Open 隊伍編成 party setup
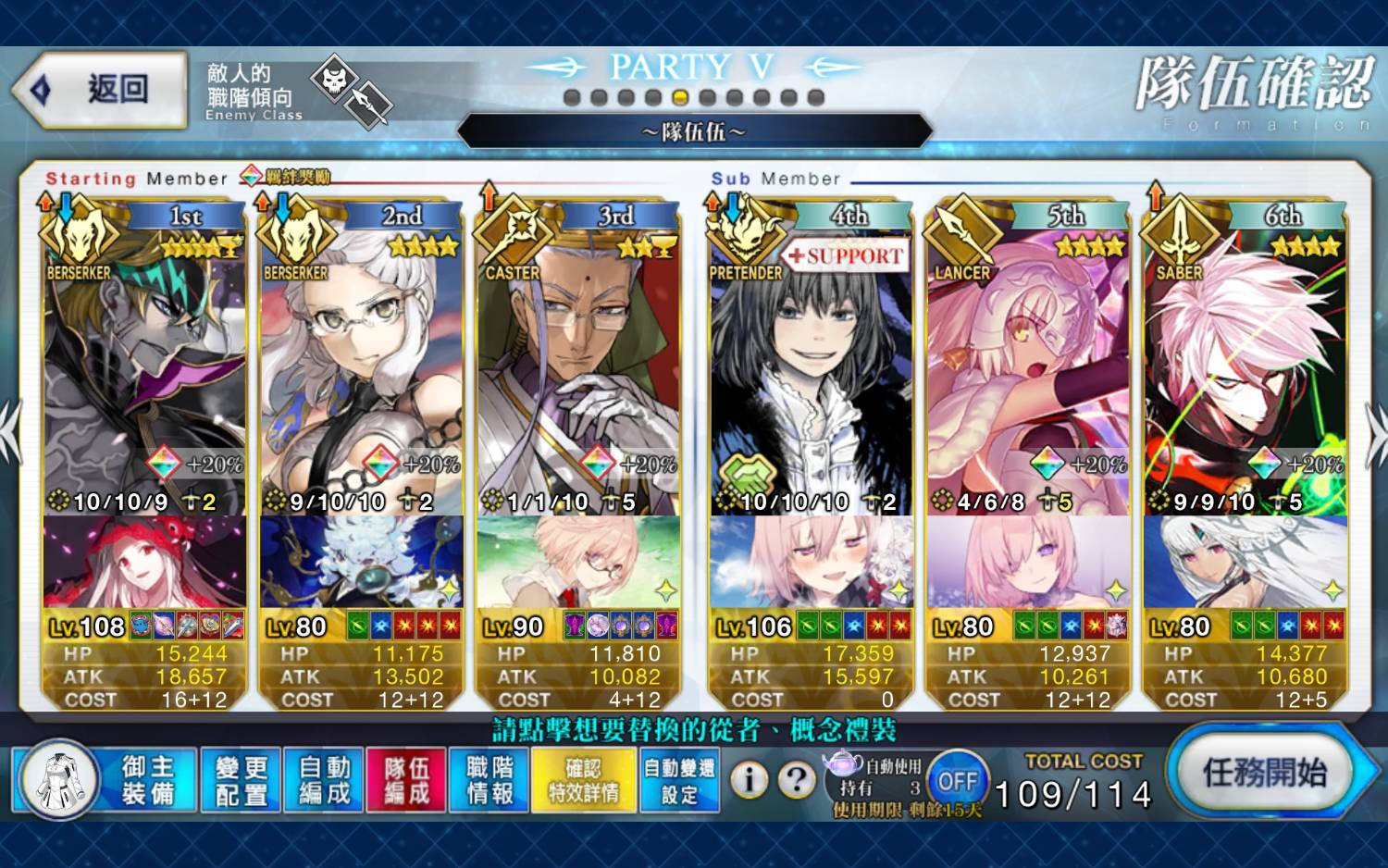 [406, 780]
